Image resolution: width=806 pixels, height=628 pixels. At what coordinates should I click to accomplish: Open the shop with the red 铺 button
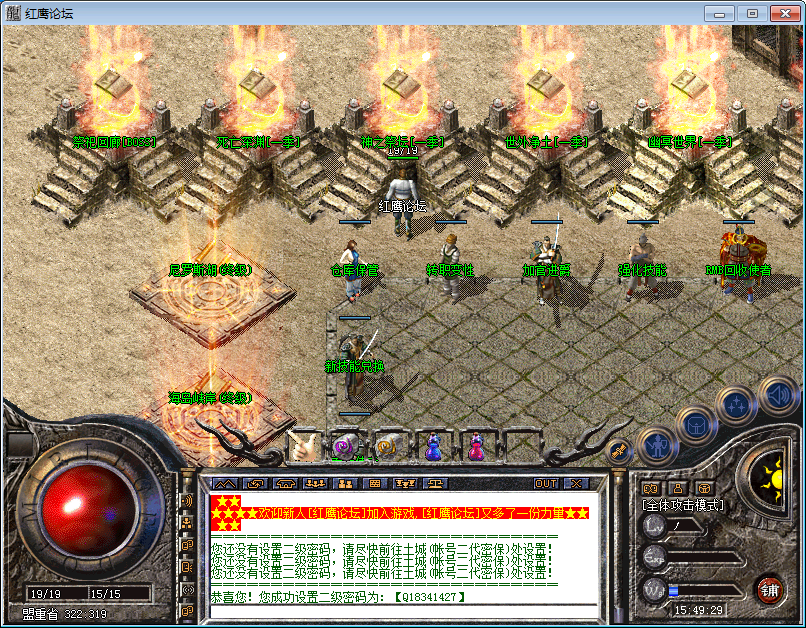coord(769,587)
